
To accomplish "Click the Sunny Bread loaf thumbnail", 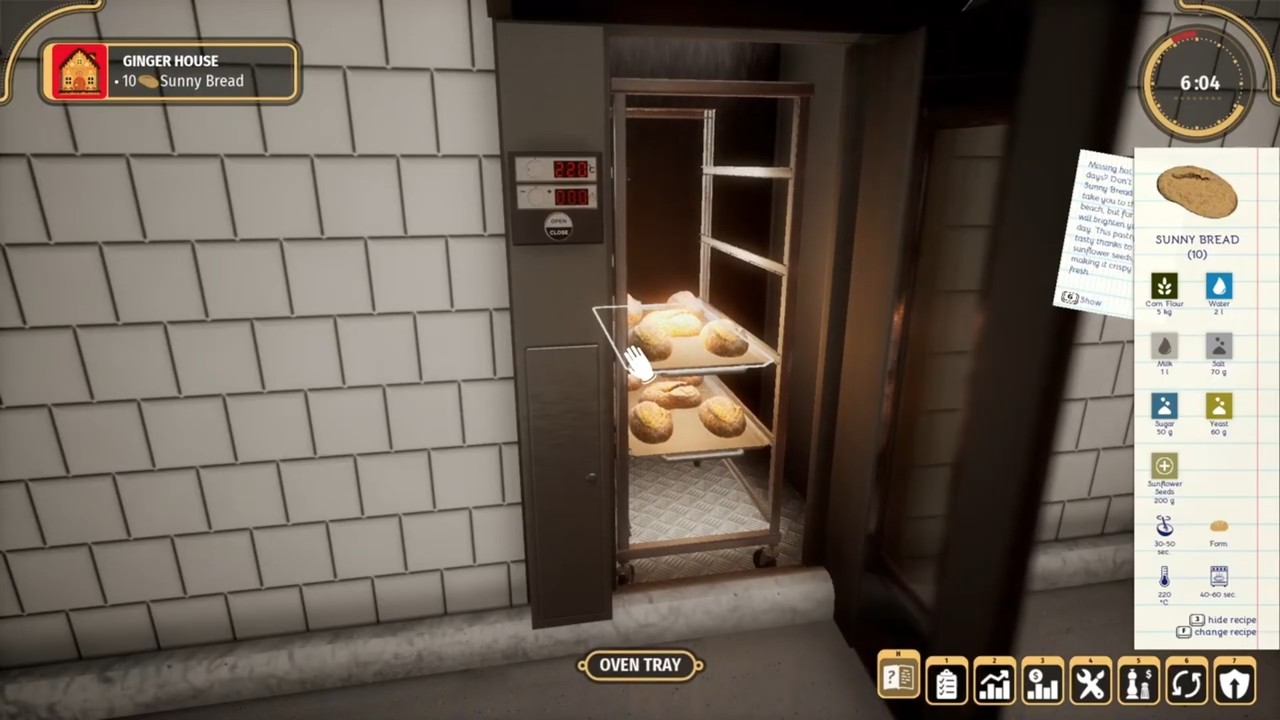I will (x=1197, y=190).
